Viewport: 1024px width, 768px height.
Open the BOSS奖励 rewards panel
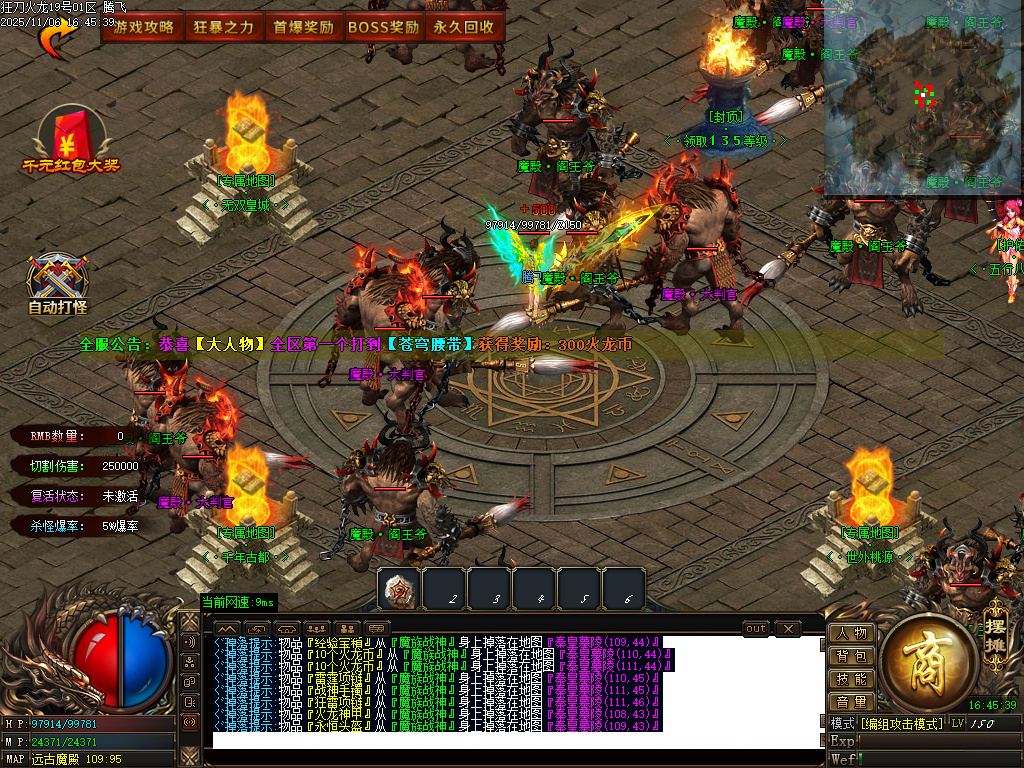(x=384, y=27)
